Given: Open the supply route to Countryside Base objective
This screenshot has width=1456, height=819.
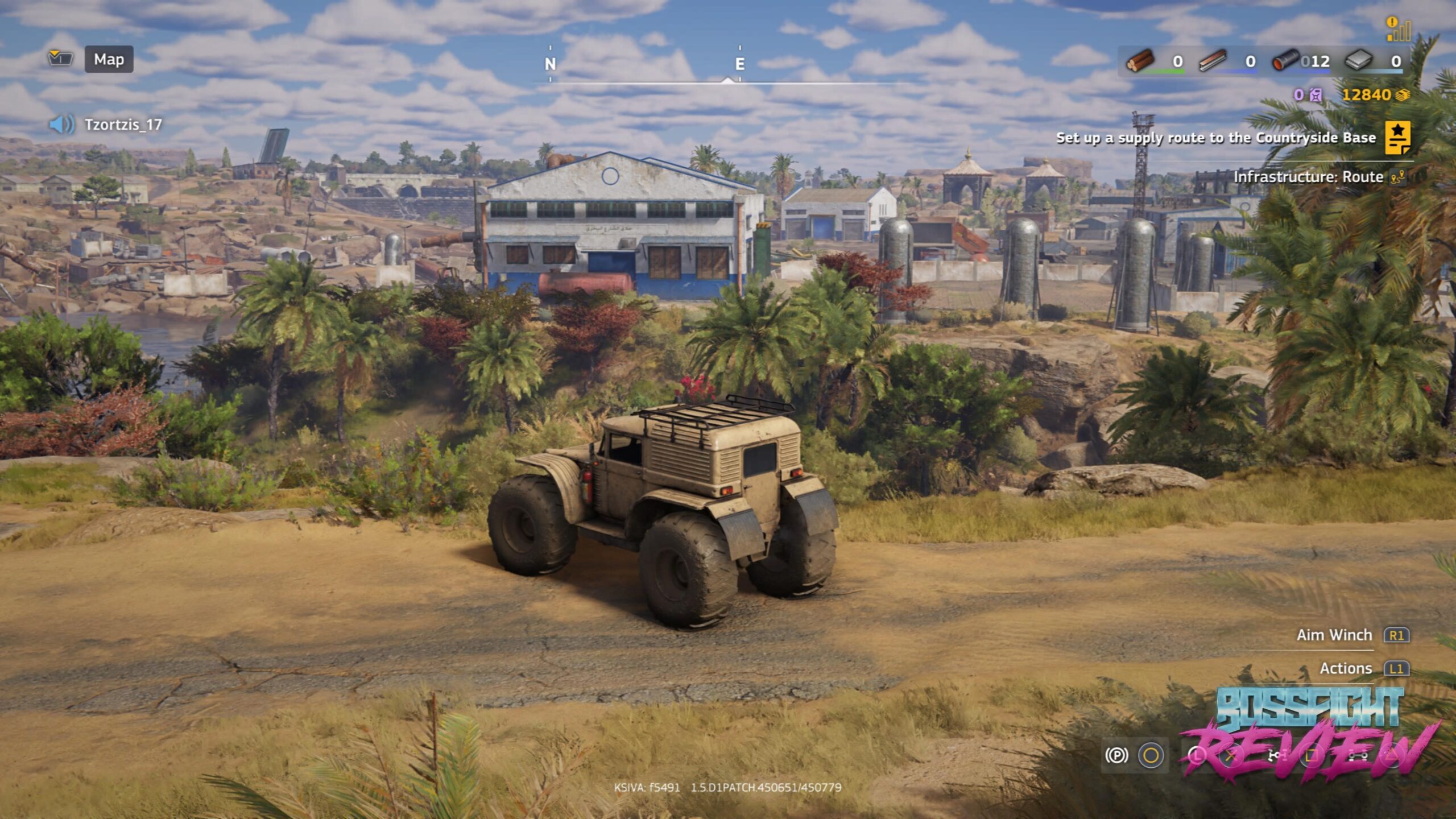Looking at the screenshot, I should [1215, 138].
